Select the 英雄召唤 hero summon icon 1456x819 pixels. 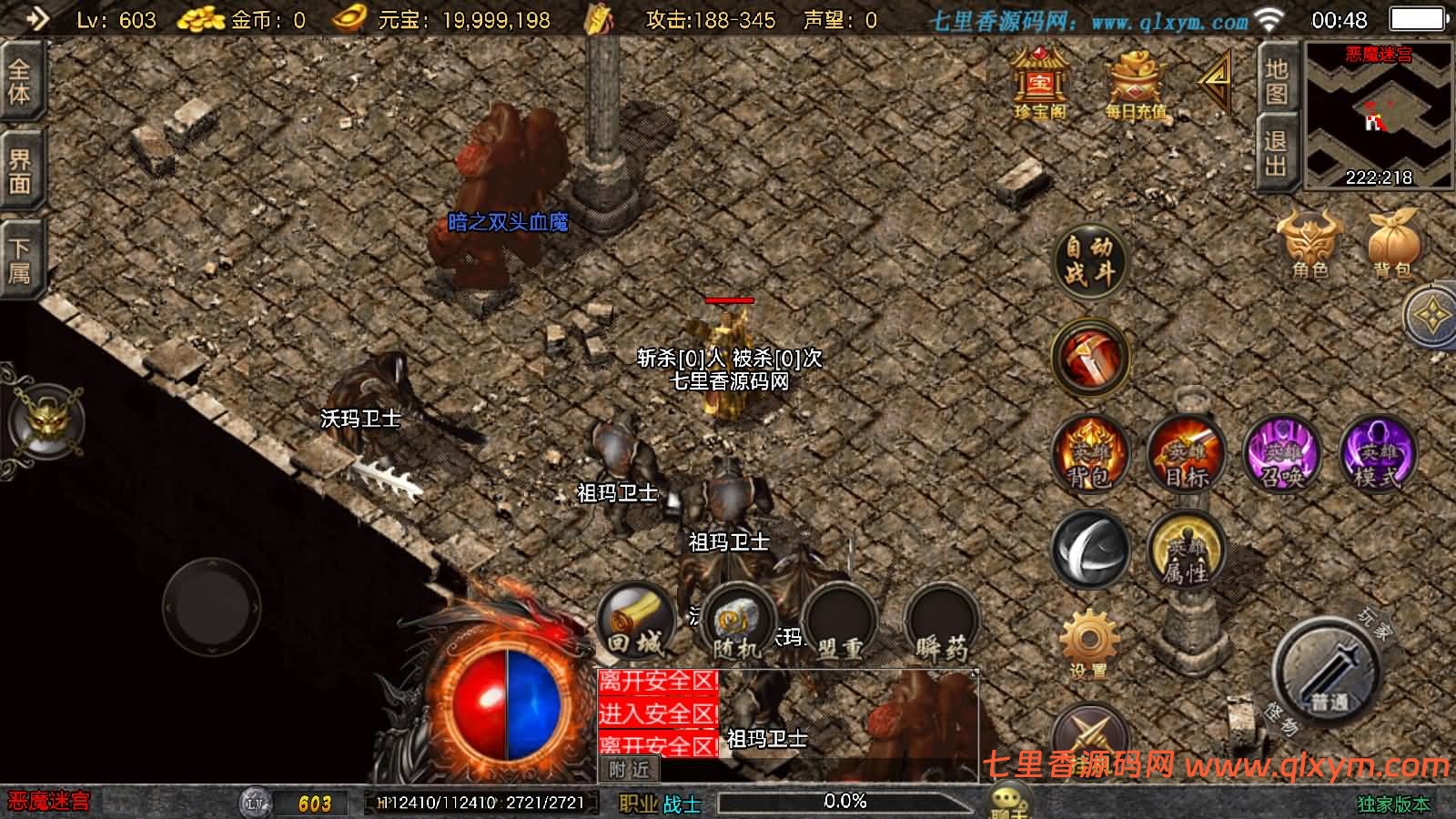1285,458
